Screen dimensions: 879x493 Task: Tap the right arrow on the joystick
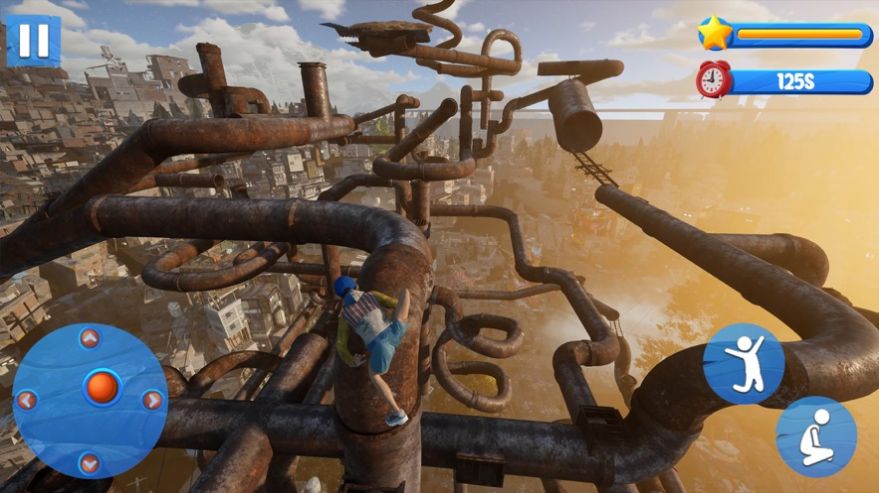[152, 400]
